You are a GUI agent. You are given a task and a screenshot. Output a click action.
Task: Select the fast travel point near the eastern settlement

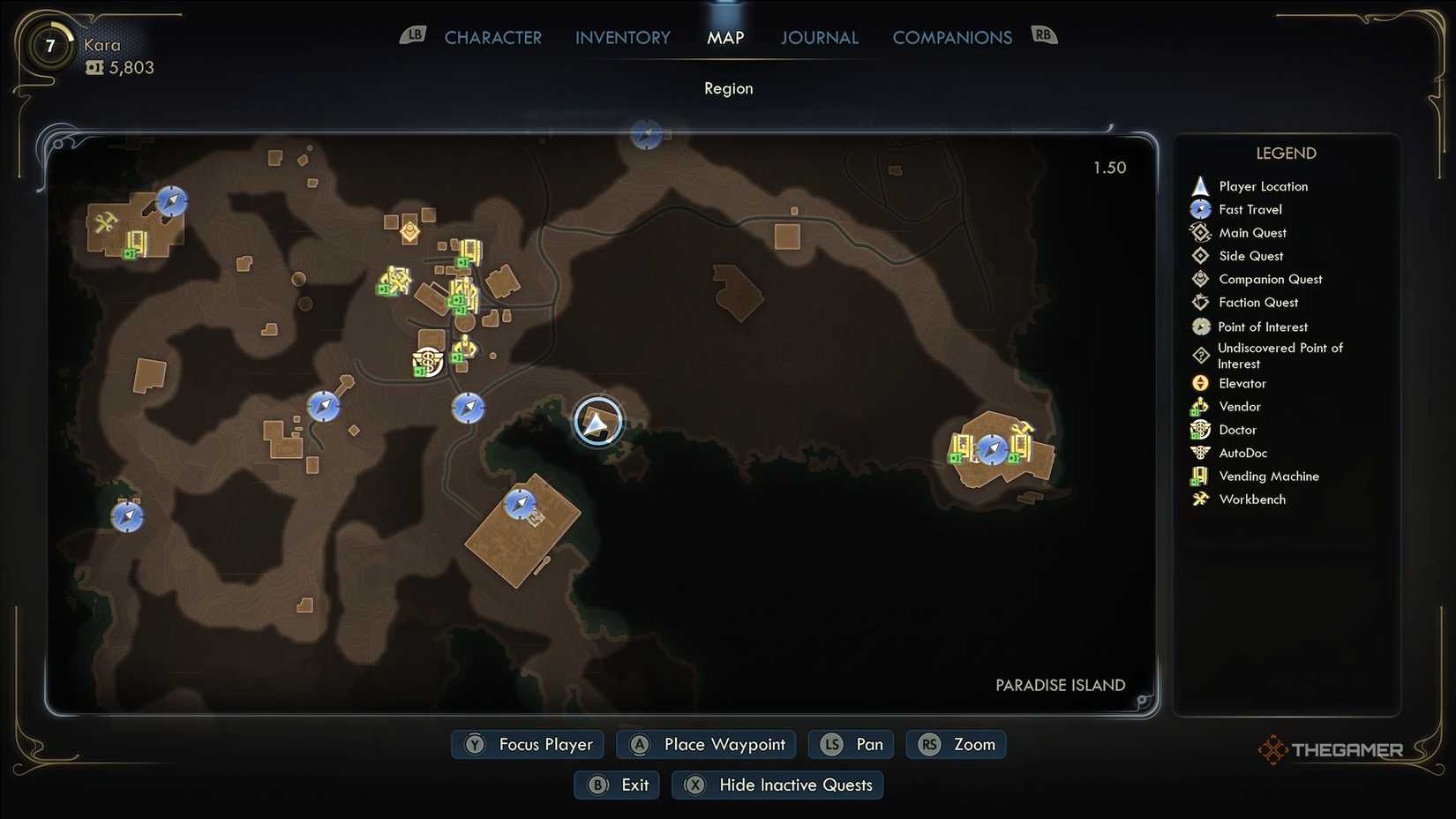coord(992,449)
